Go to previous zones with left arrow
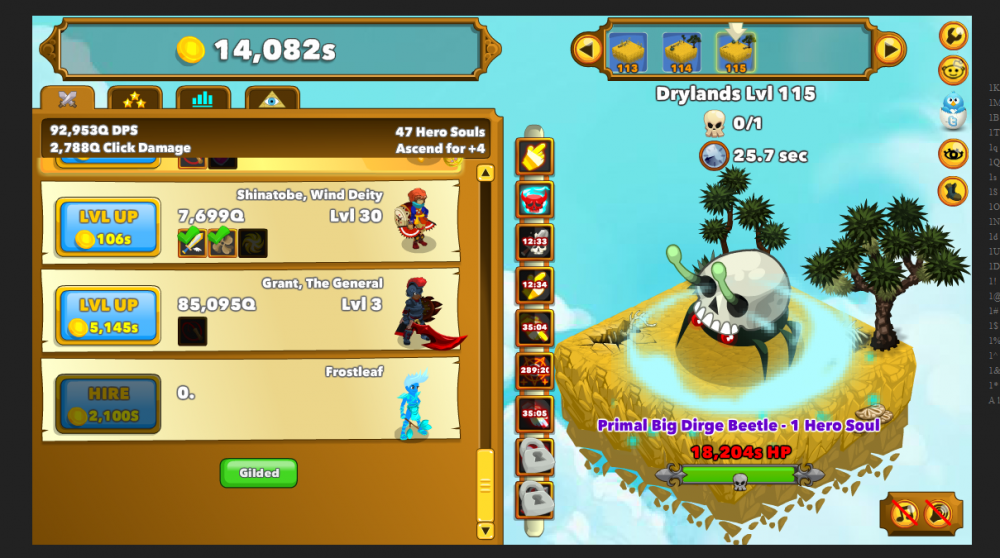 click(x=587, y=48)
